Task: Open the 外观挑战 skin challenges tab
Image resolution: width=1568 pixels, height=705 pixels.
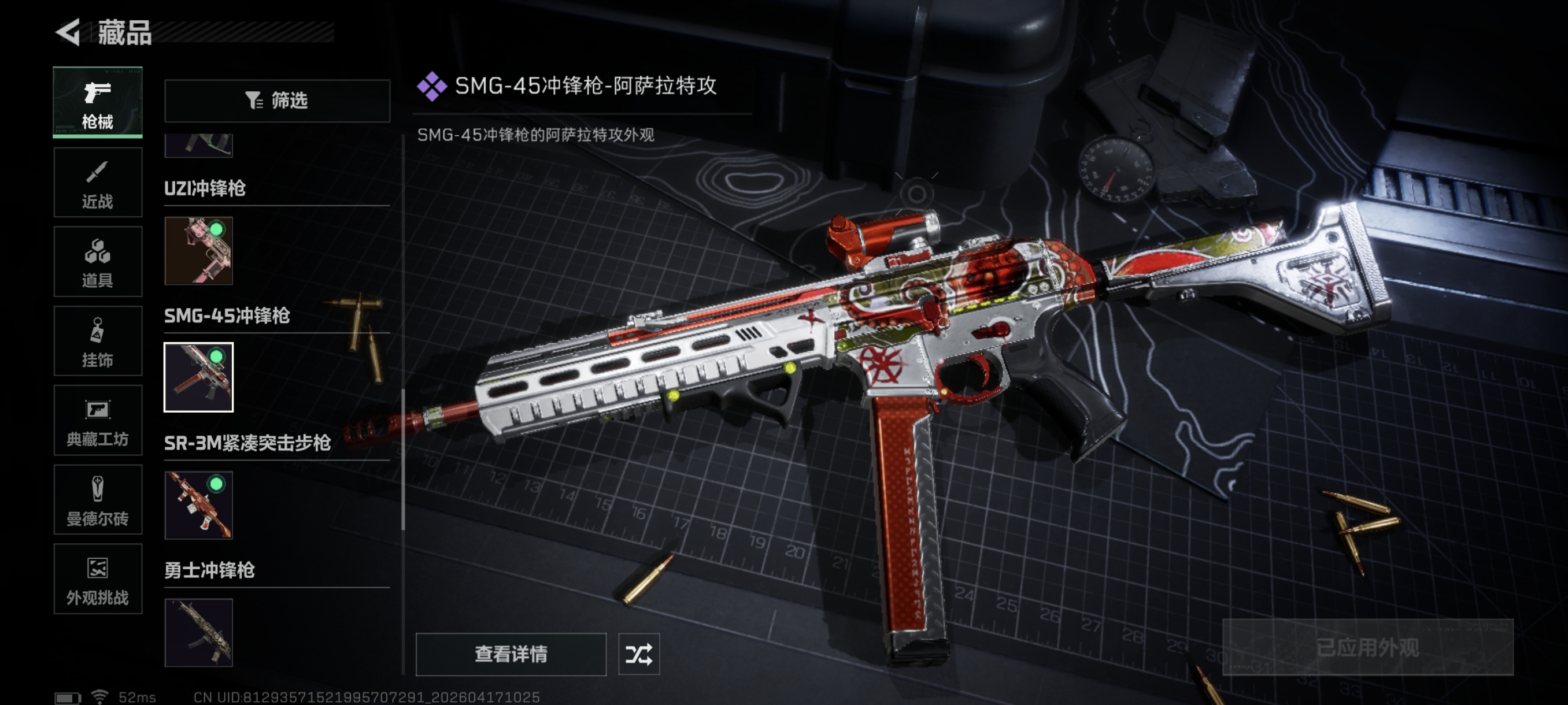Action: [97, 579]
